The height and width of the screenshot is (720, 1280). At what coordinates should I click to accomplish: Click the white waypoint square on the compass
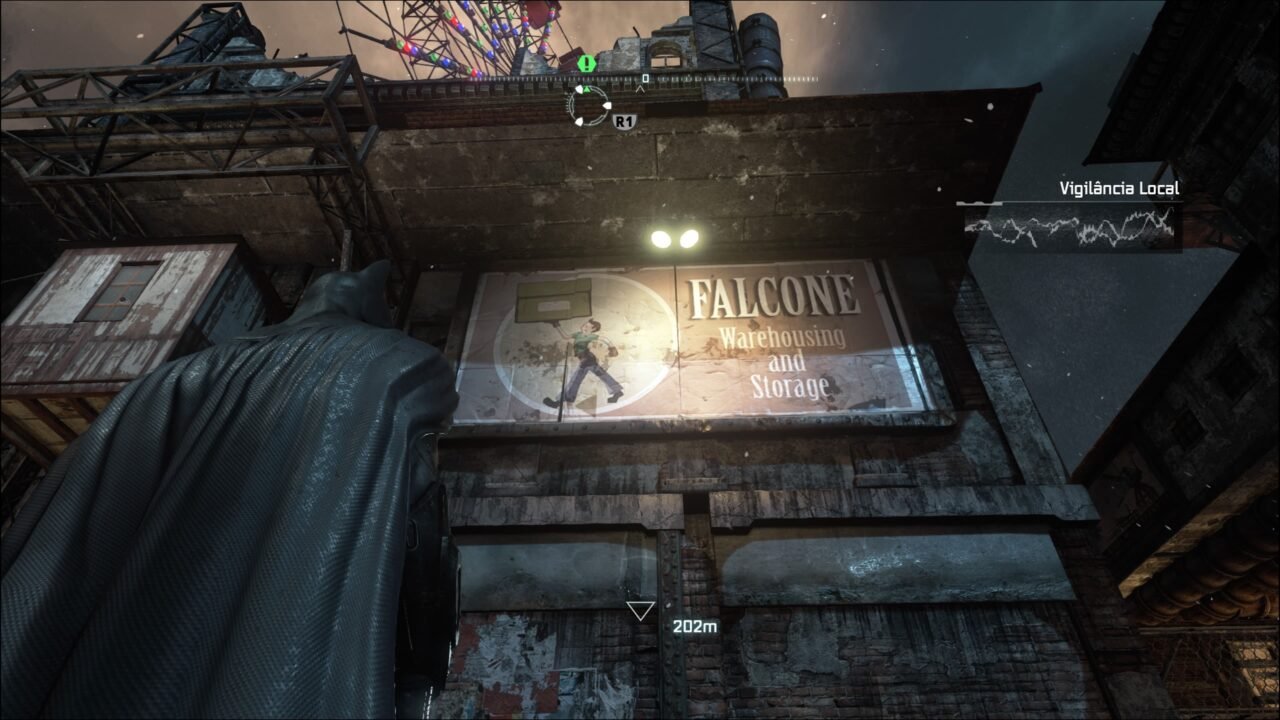pos(646,77)
